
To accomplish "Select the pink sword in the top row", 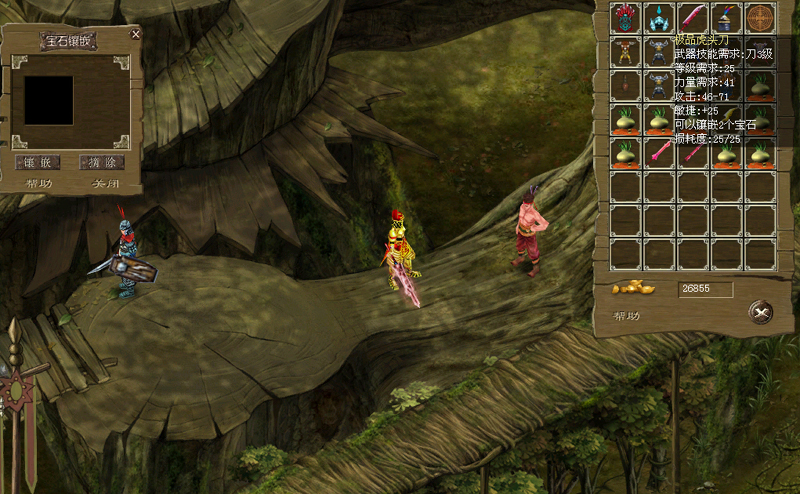I will click(x=693, y=19).
